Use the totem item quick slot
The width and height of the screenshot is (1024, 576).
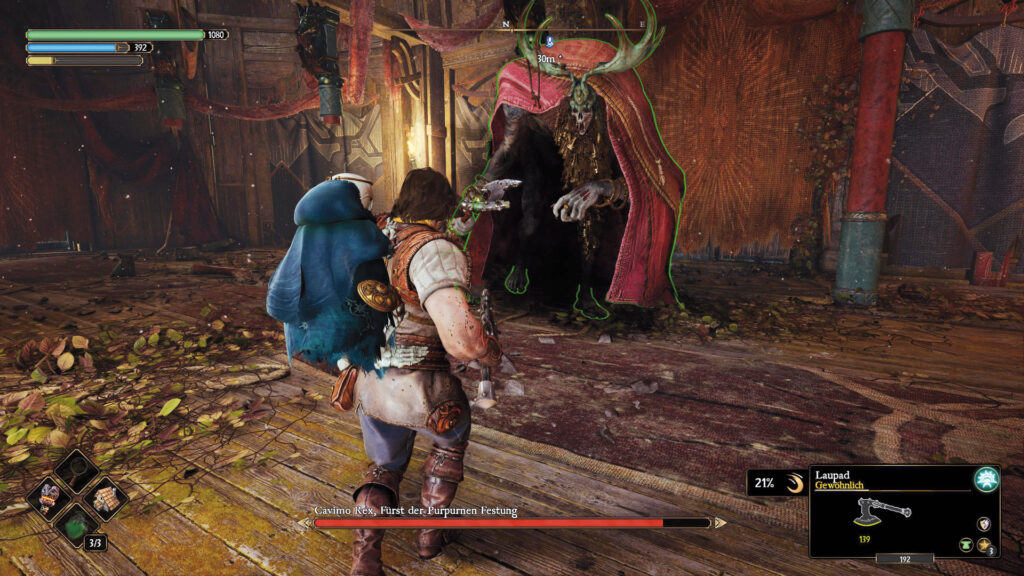coord(47,497)
